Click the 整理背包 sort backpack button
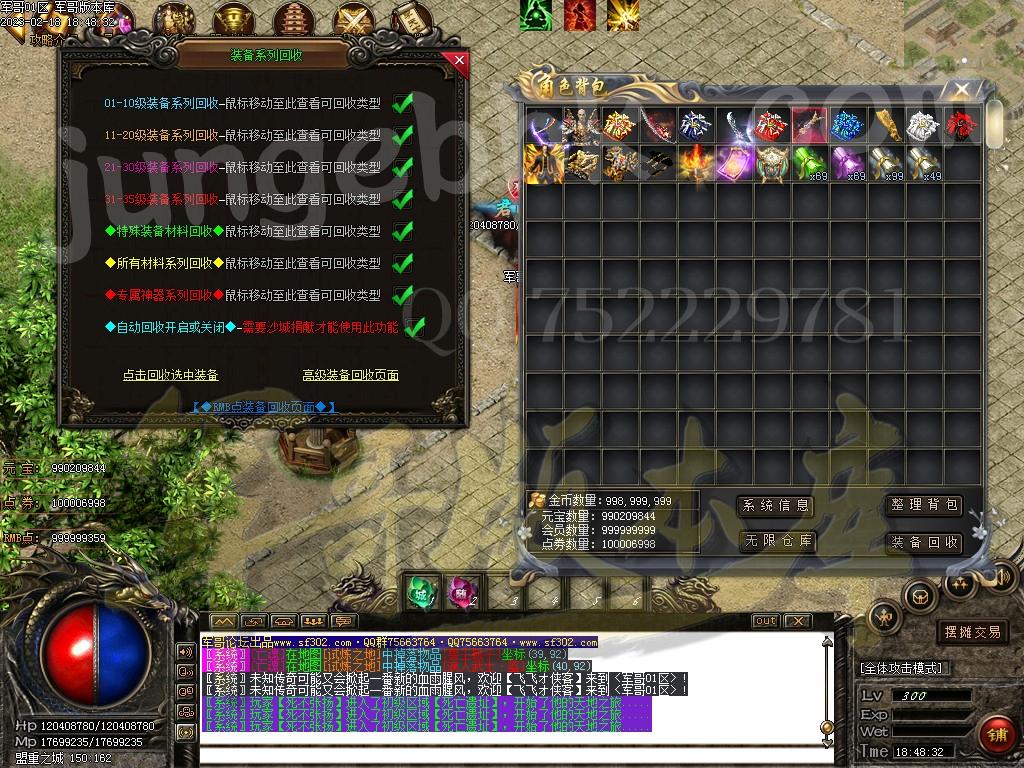This screenshot has width=1024, height=768. 924,506
